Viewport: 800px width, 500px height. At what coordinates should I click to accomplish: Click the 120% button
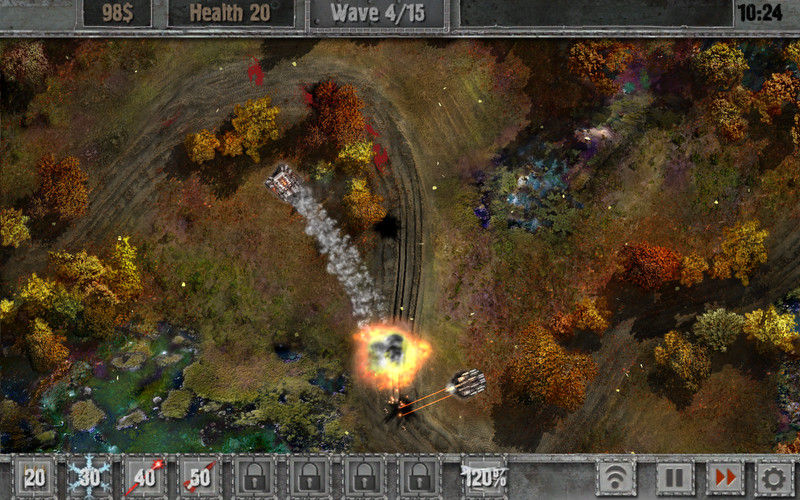coord(486,478)
